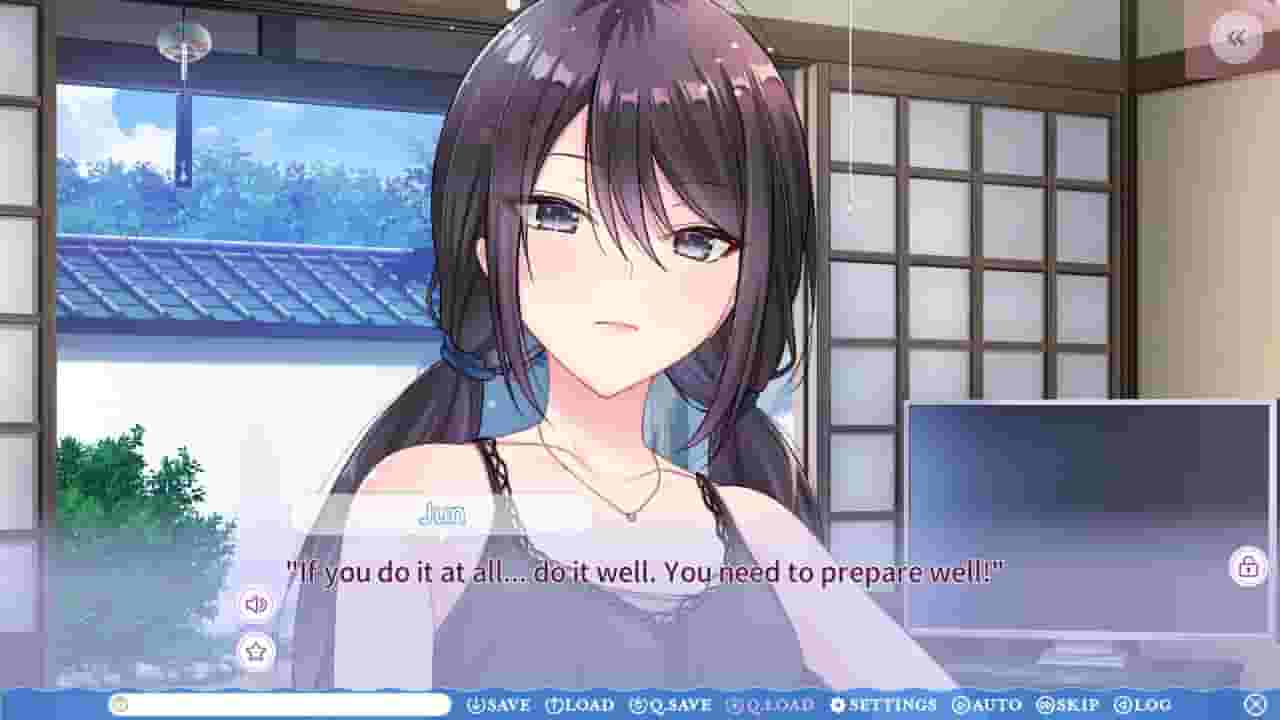
Task: Replay Jun's voice line with the speaker icon
Action: tap(257, 604)
